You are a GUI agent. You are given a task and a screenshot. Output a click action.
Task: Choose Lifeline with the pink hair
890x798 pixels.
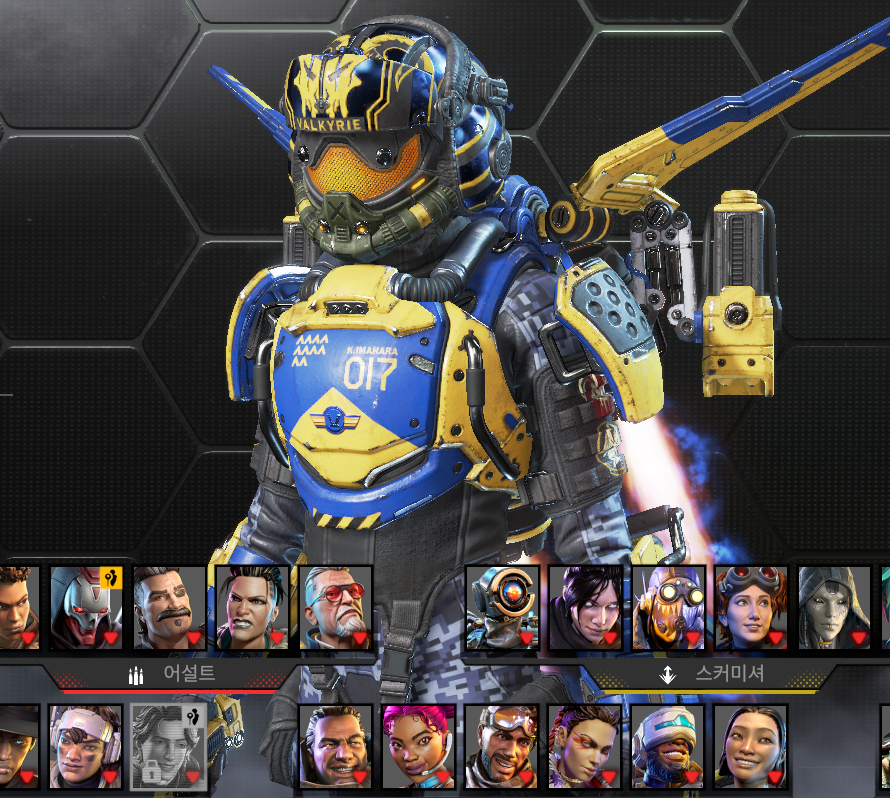[418, 746]
